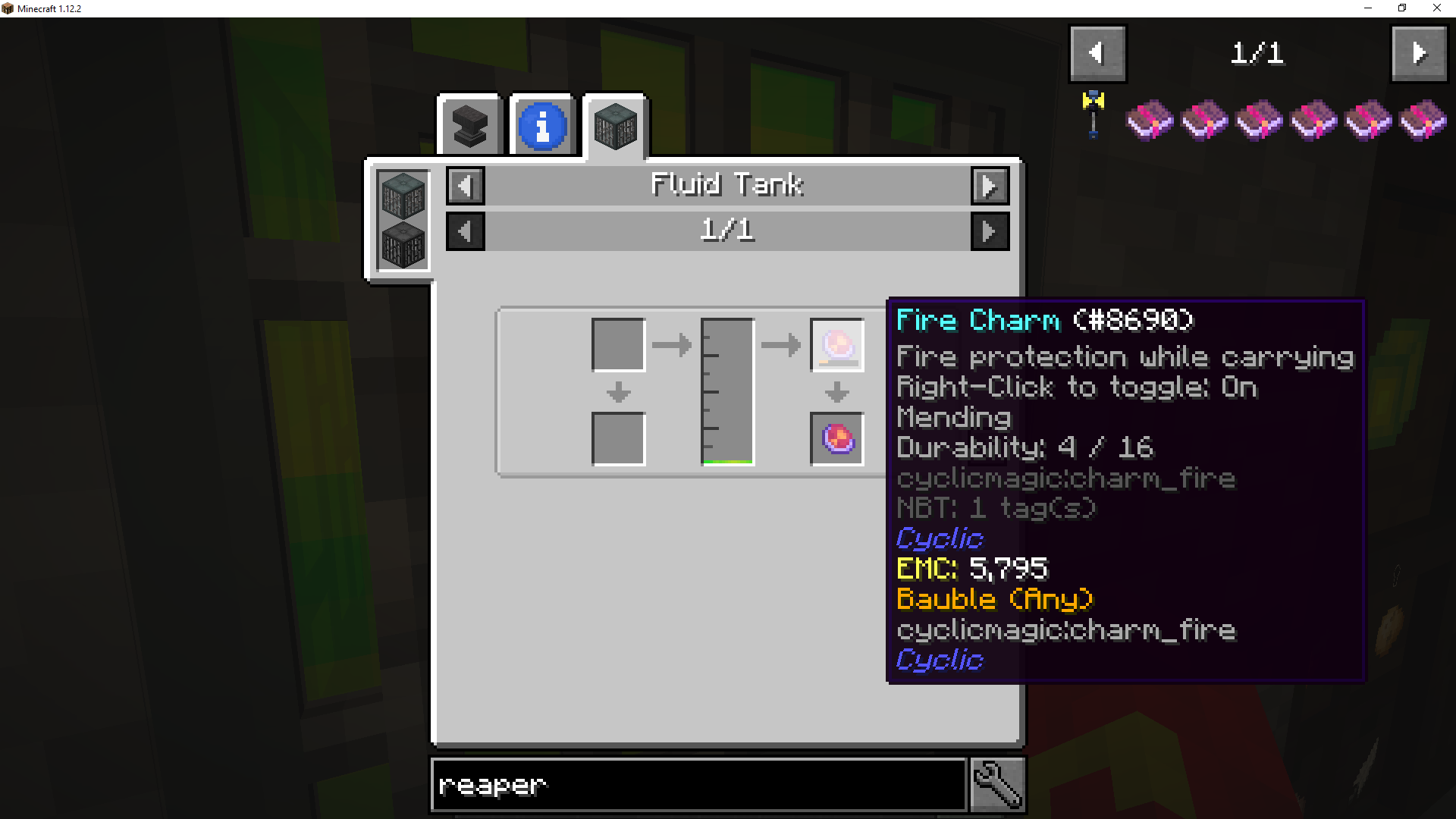Click the dark Fluid Tank catalyst block

tap(401, 246)
